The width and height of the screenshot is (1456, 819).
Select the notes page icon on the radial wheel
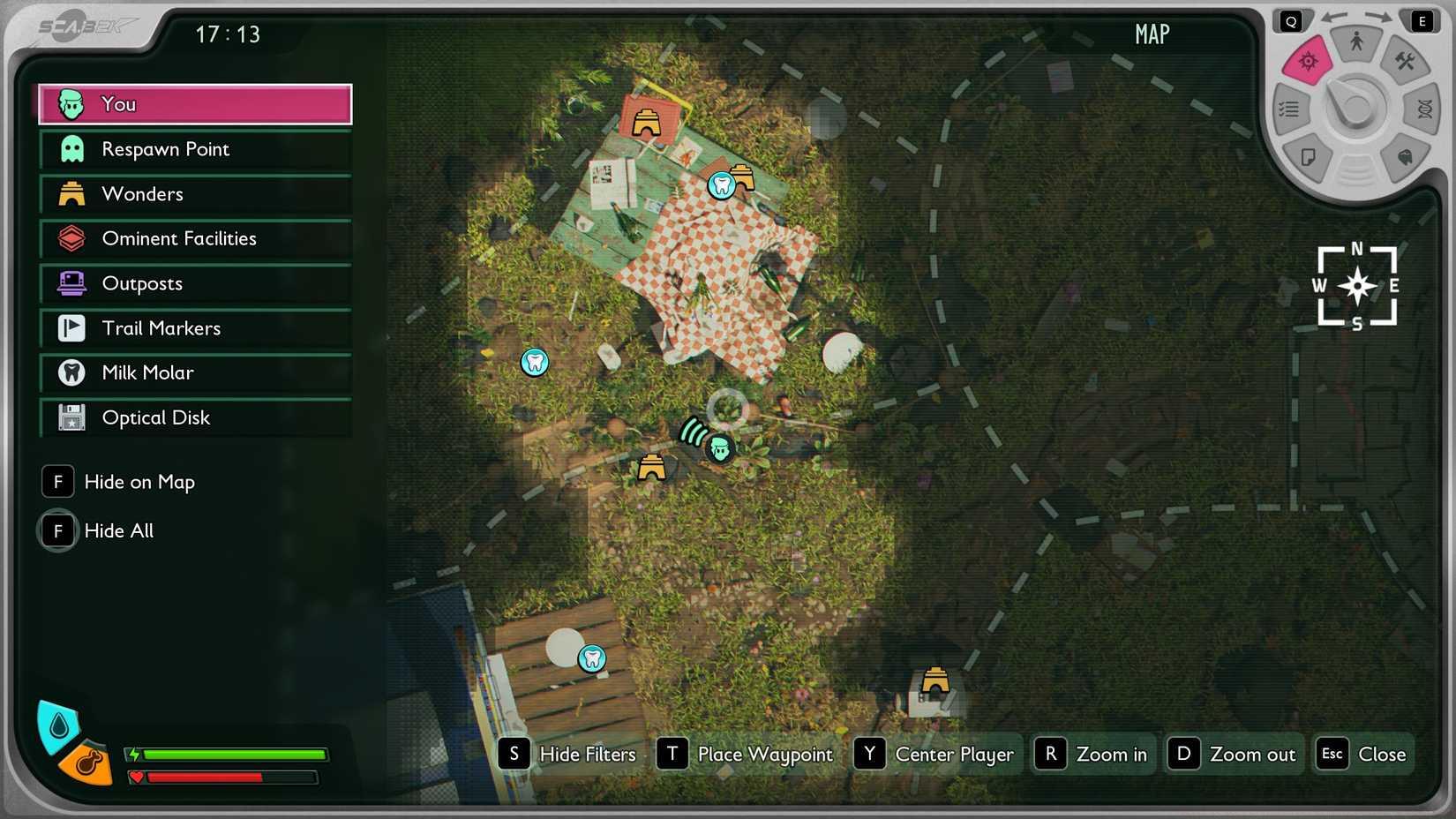pyautogui.click(x=1309, y=156)
